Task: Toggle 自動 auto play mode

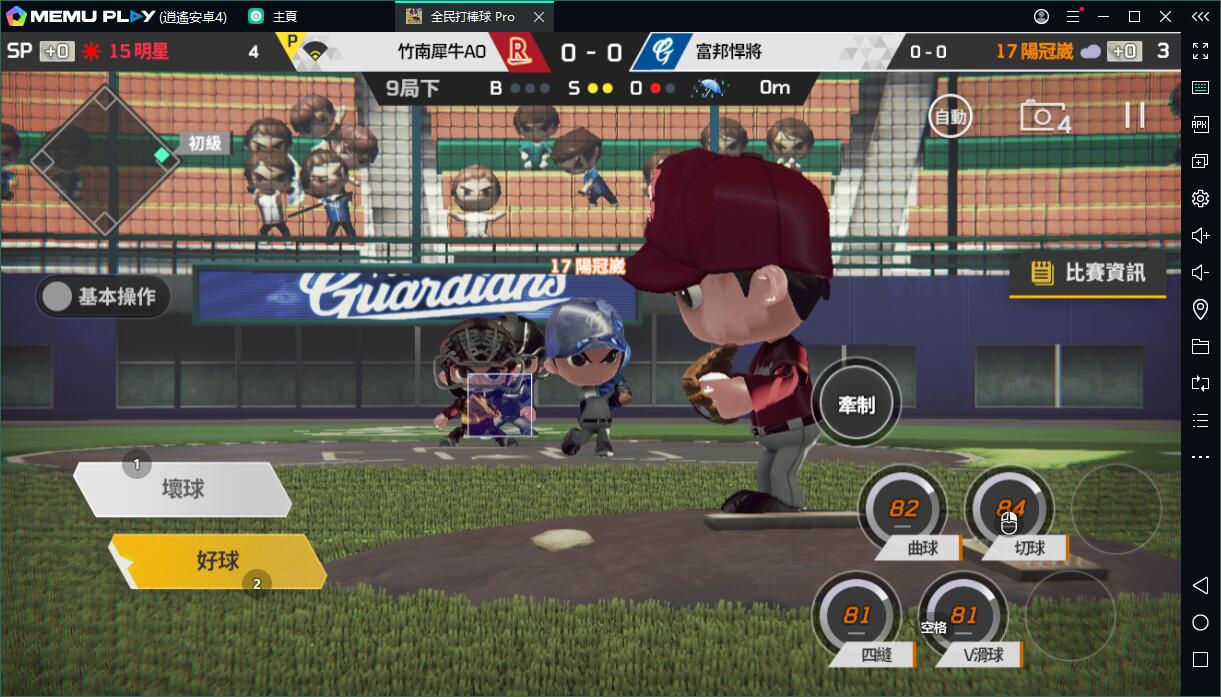Action: [x=949, y=117]
